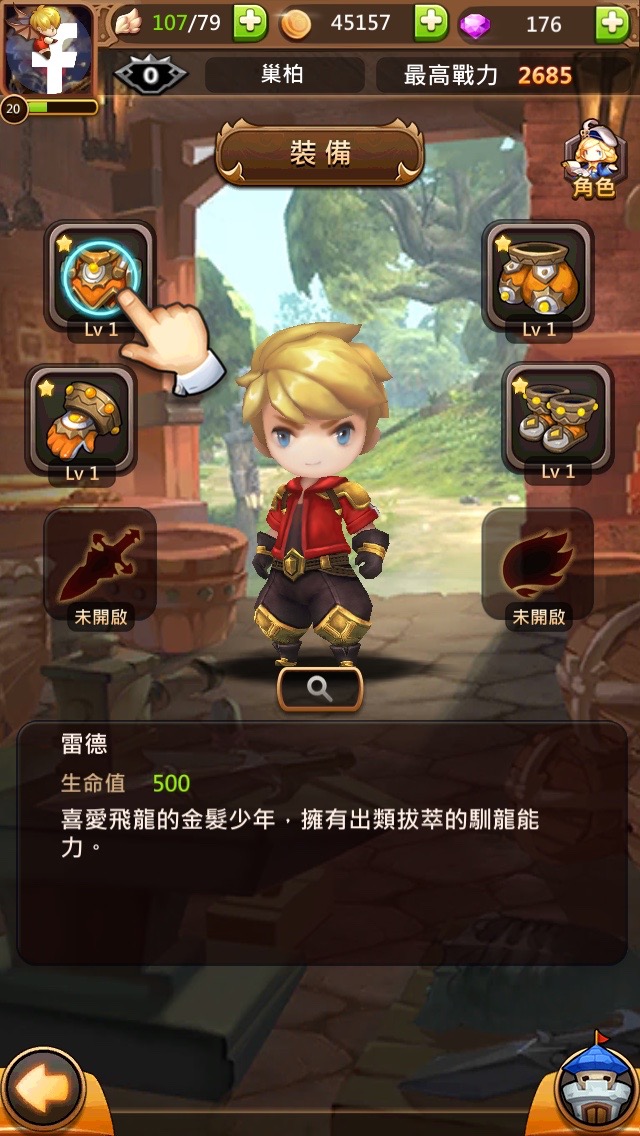Choose the orange gloves equipment slot
Image resolution: width=640 pixels, height=1136 pixels.
click(81, 419)
